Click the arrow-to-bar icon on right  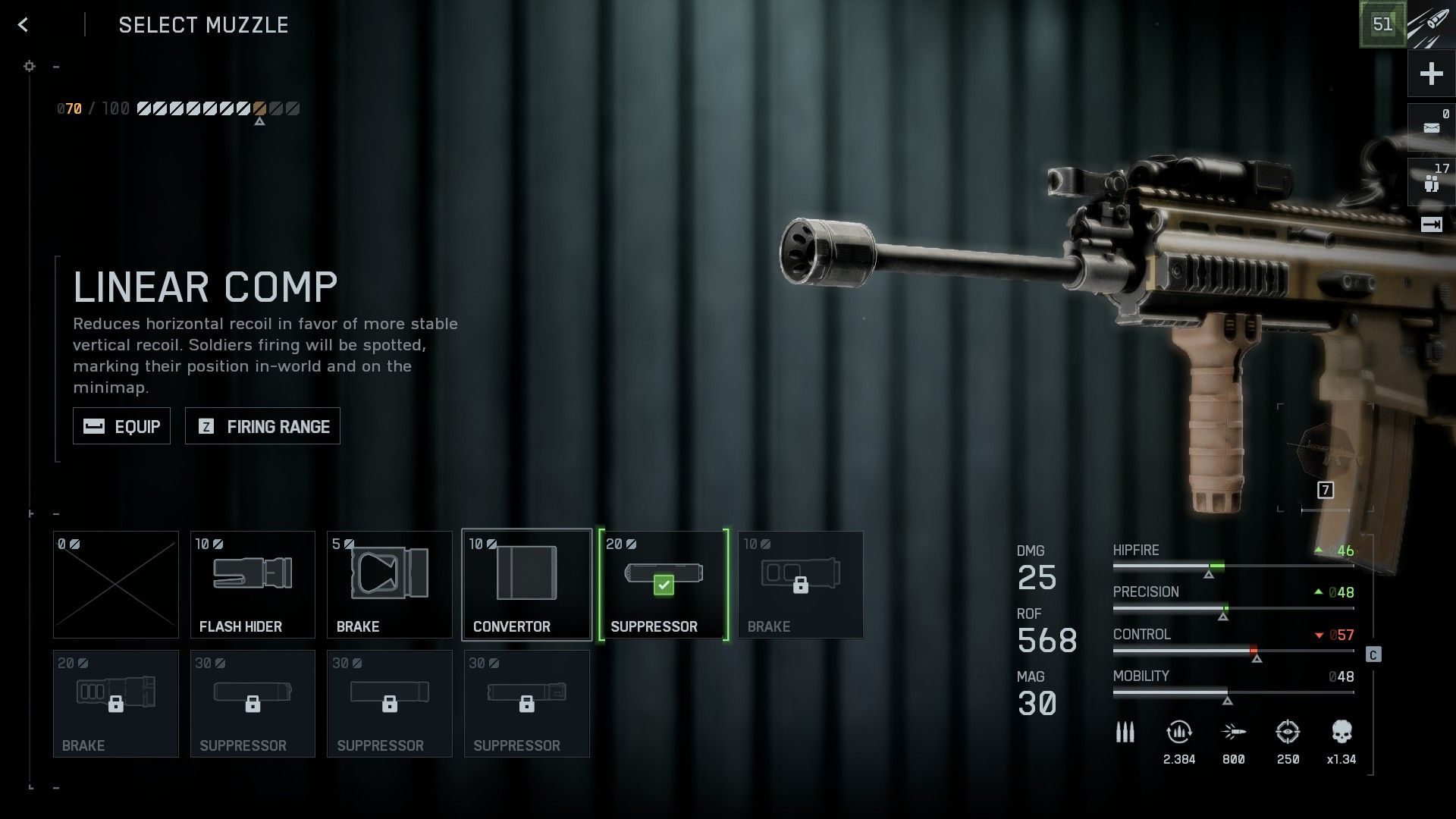1431,224
